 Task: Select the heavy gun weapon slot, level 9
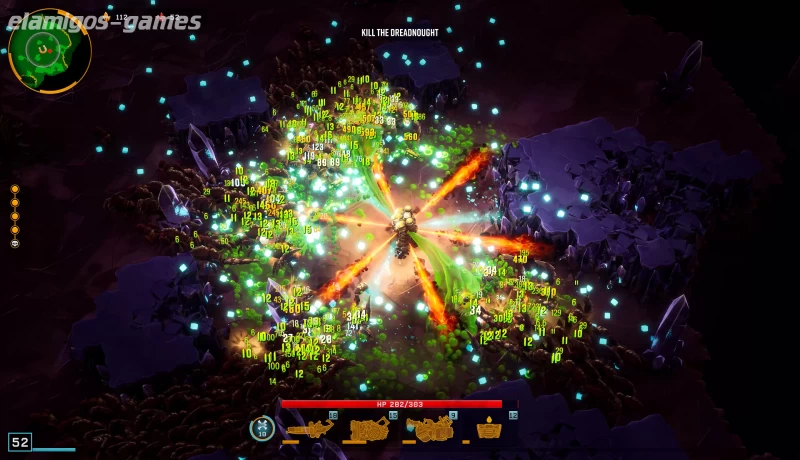pos(430,429)
